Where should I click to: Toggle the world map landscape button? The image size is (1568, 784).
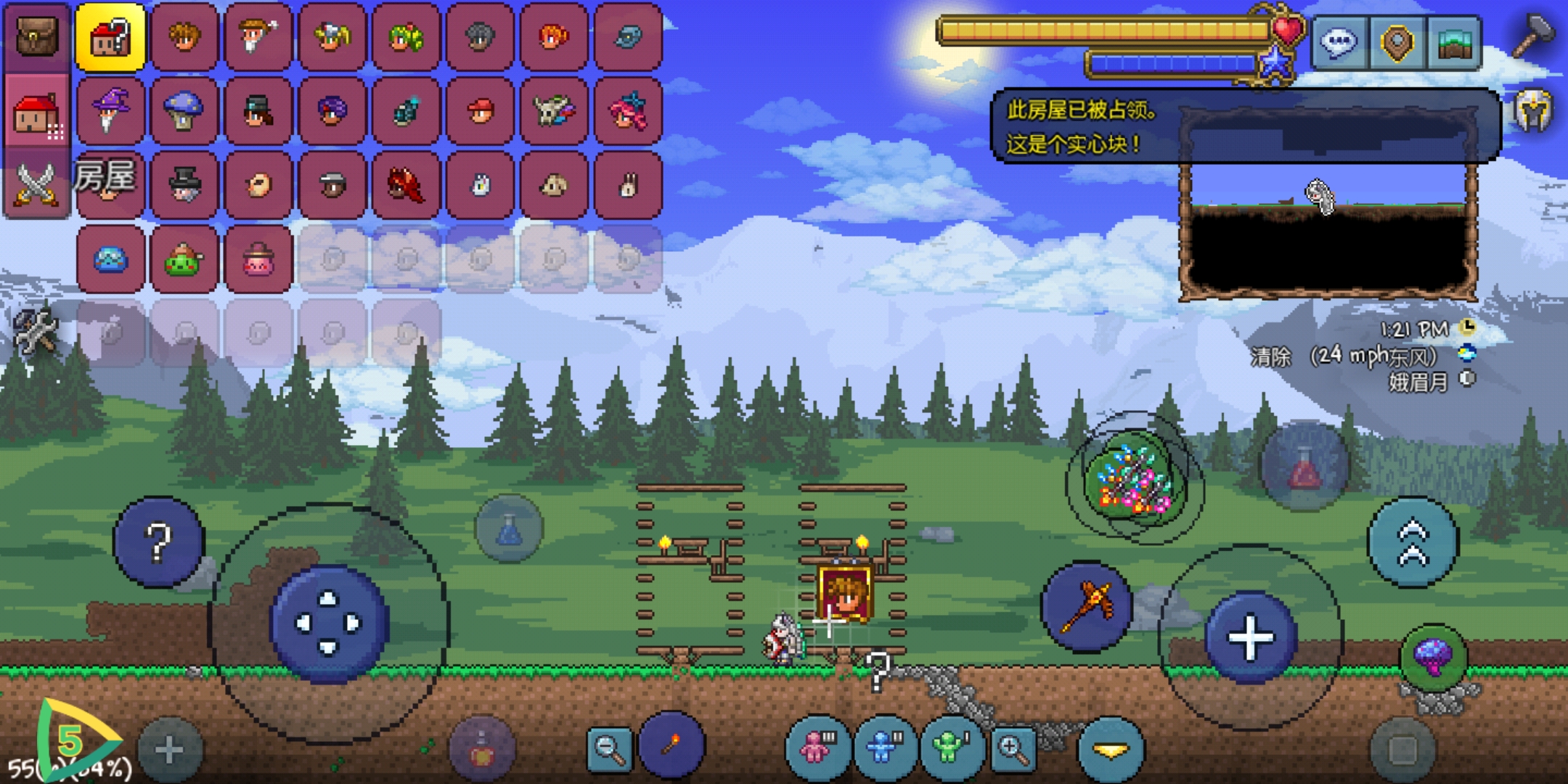[x=1454, y=43]
